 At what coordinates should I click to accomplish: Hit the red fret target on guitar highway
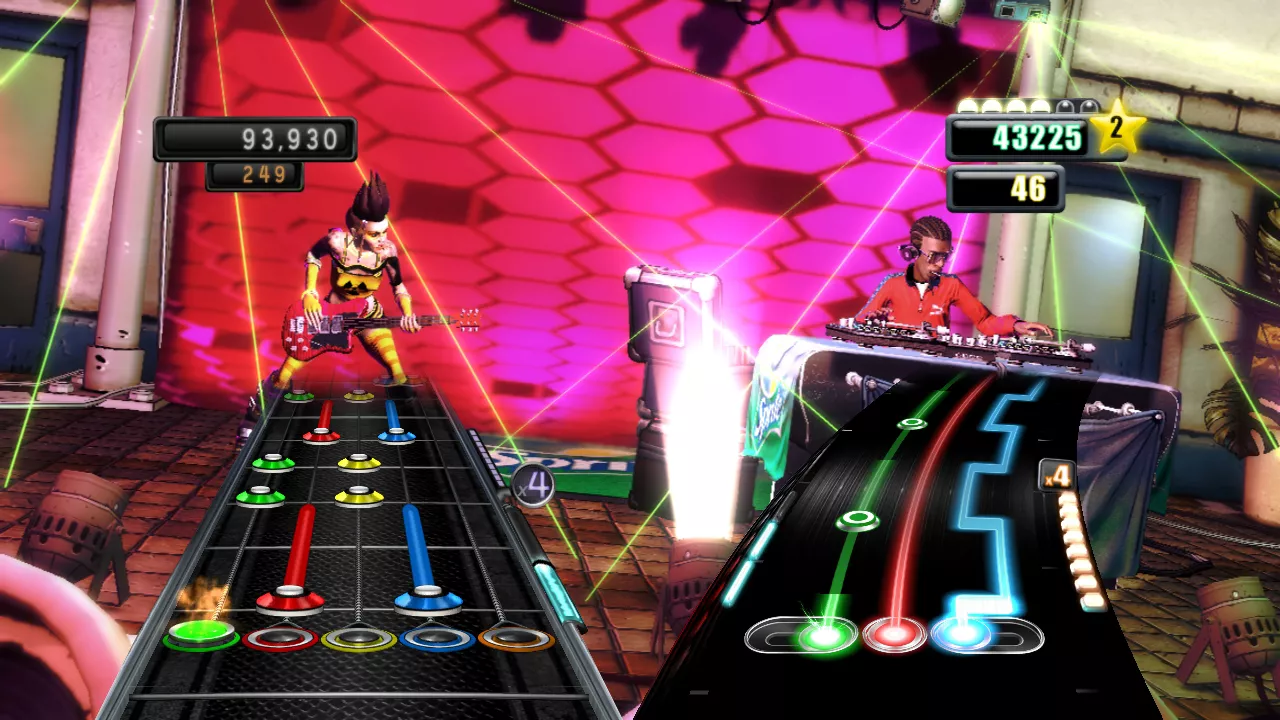click(281, 638)
